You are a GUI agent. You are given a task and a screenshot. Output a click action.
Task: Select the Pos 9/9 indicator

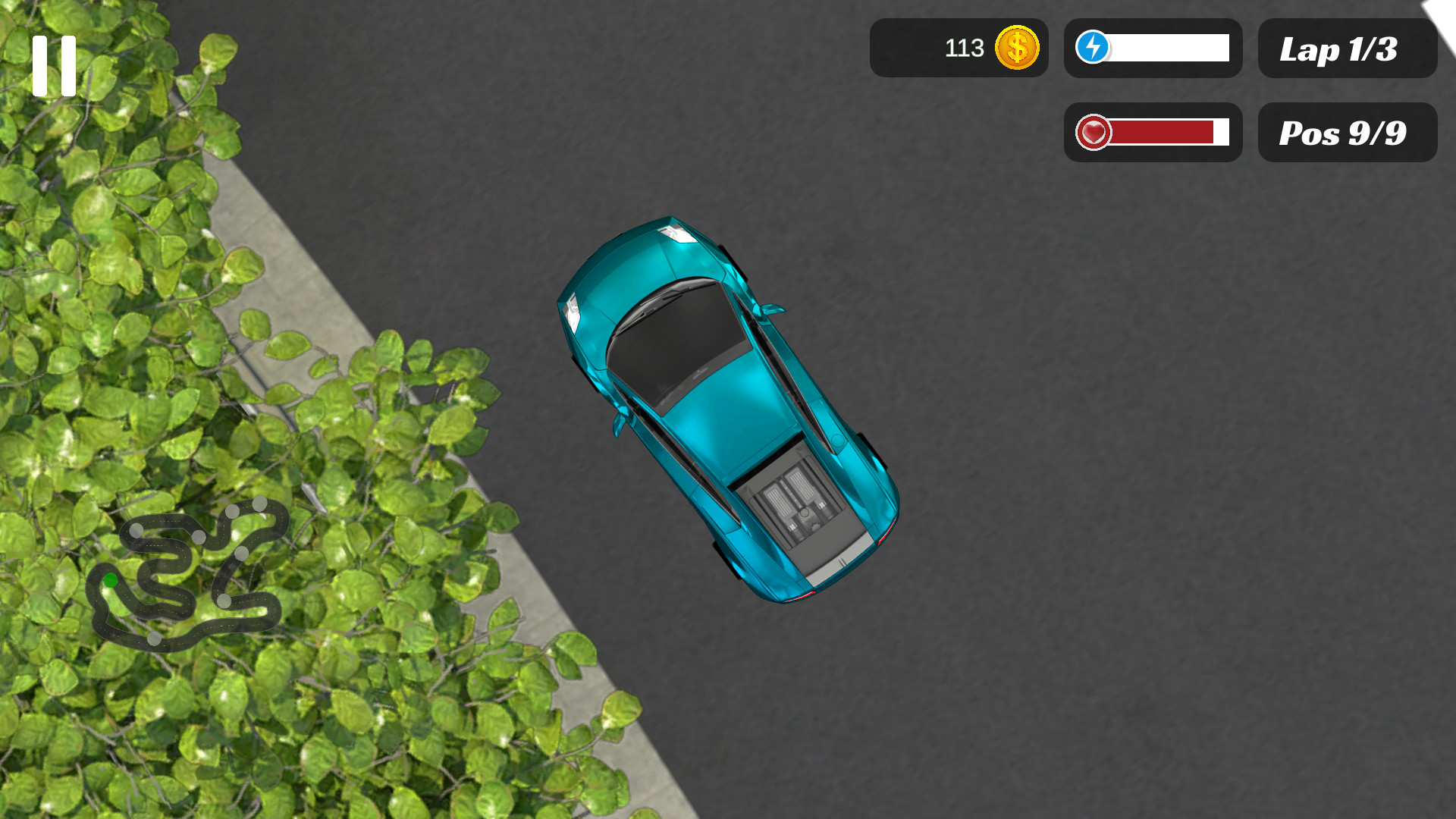(1347, 132)
